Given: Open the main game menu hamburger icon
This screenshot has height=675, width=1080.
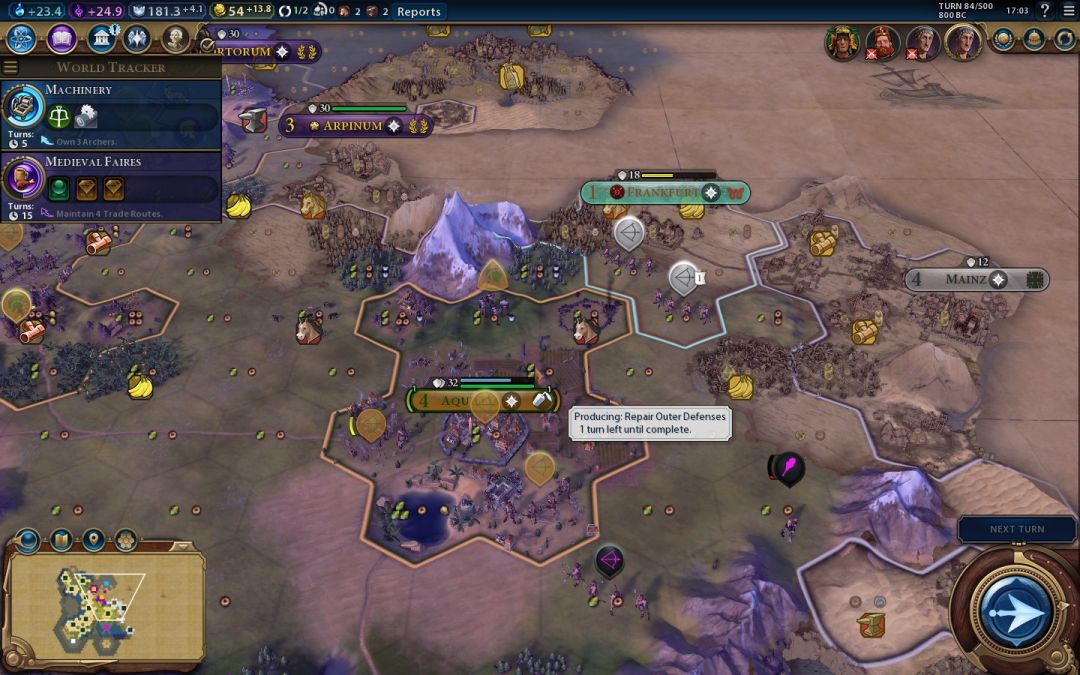Looking at the screenshot, I should 1068,11.
